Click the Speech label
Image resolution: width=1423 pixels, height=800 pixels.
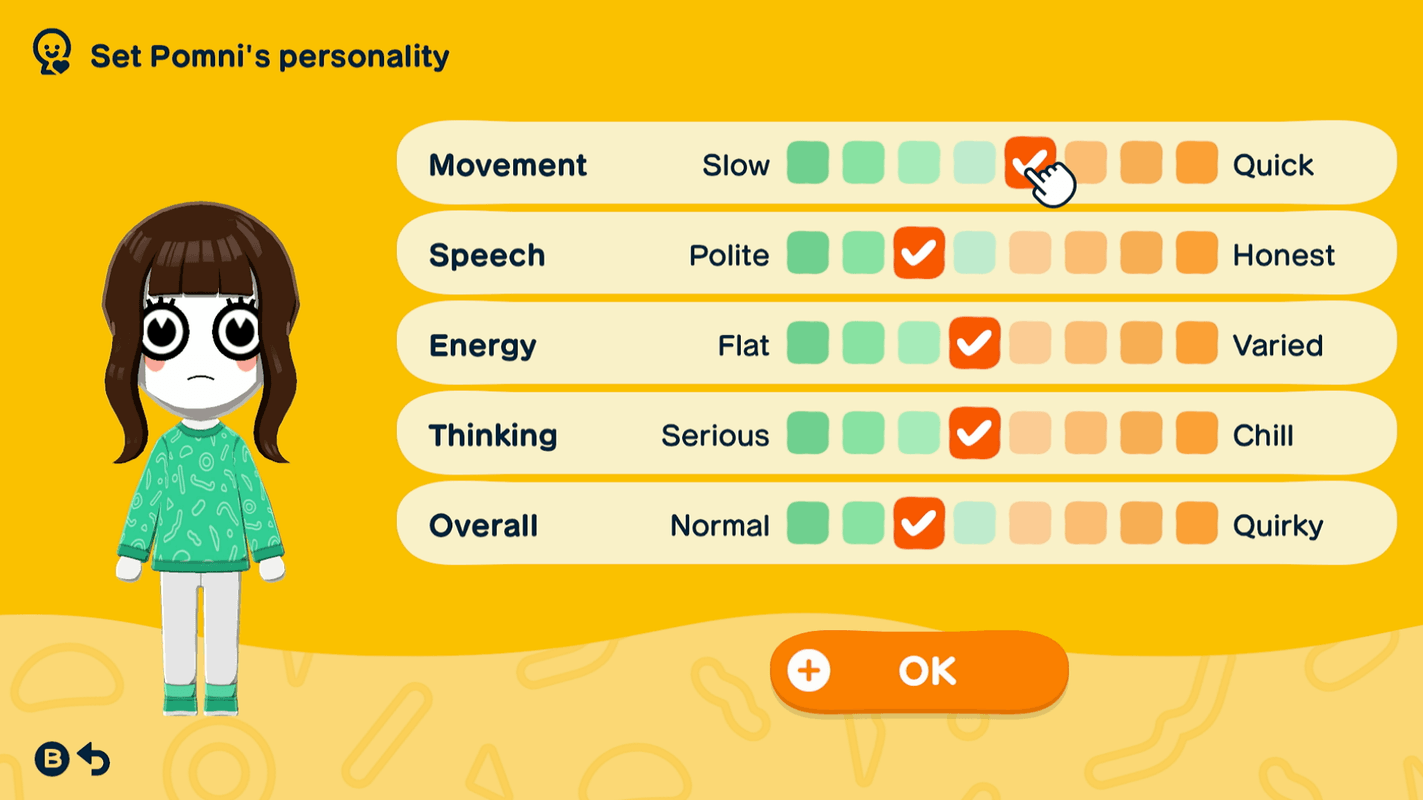(487, 254)
